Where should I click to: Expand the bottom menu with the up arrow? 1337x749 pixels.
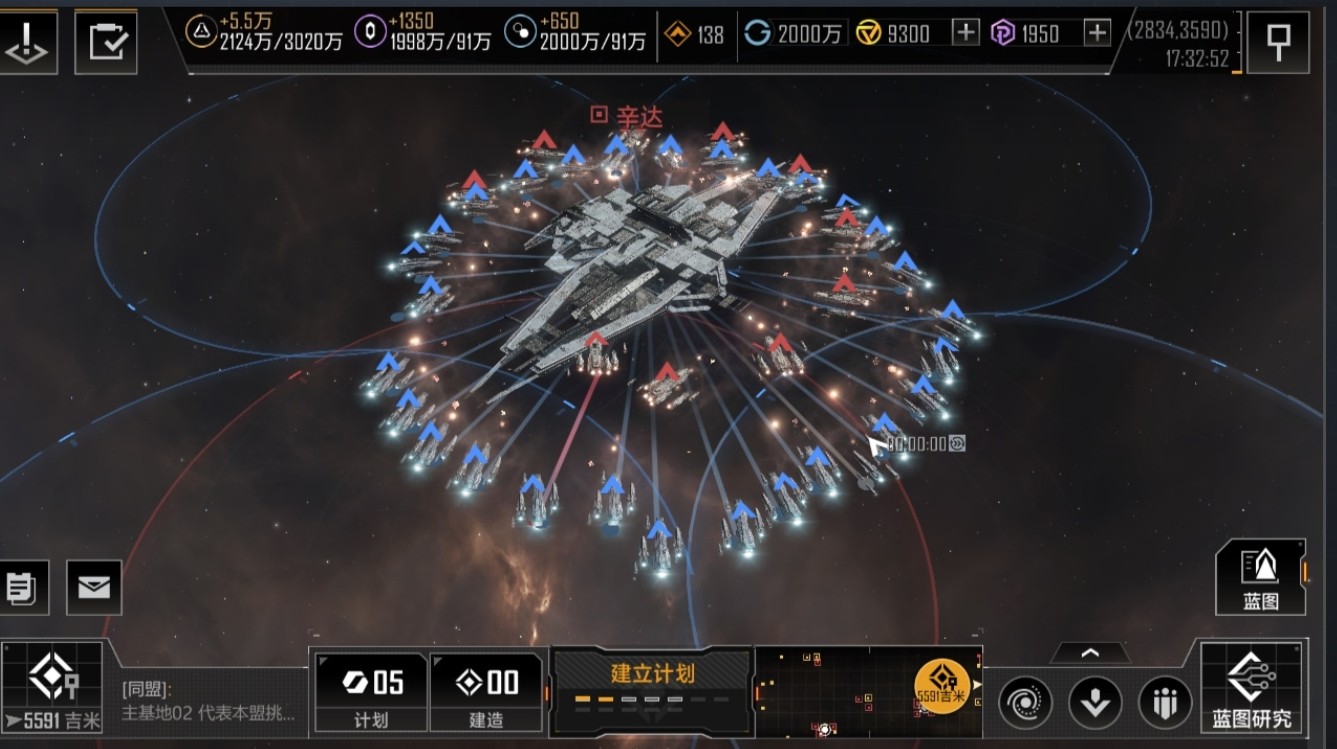click(x=1090, y=653)
